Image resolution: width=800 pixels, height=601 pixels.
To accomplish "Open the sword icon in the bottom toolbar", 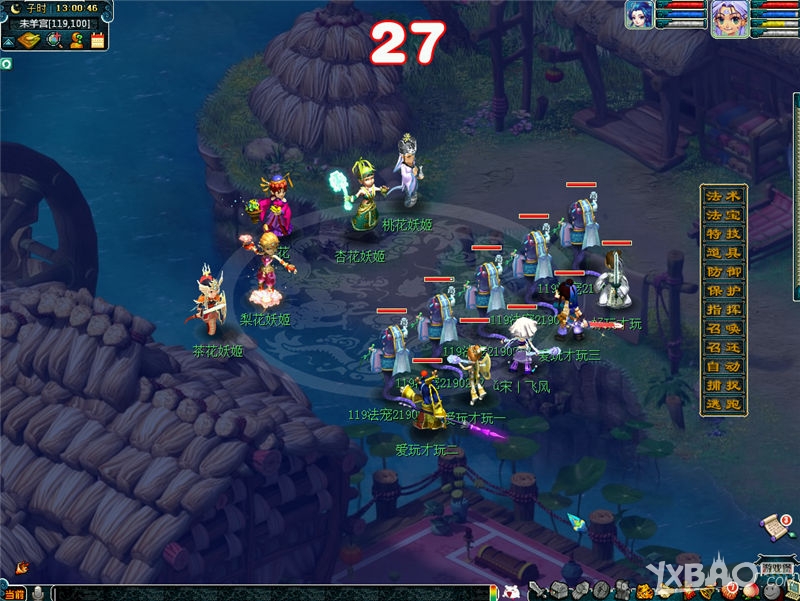I will (536, 590).
